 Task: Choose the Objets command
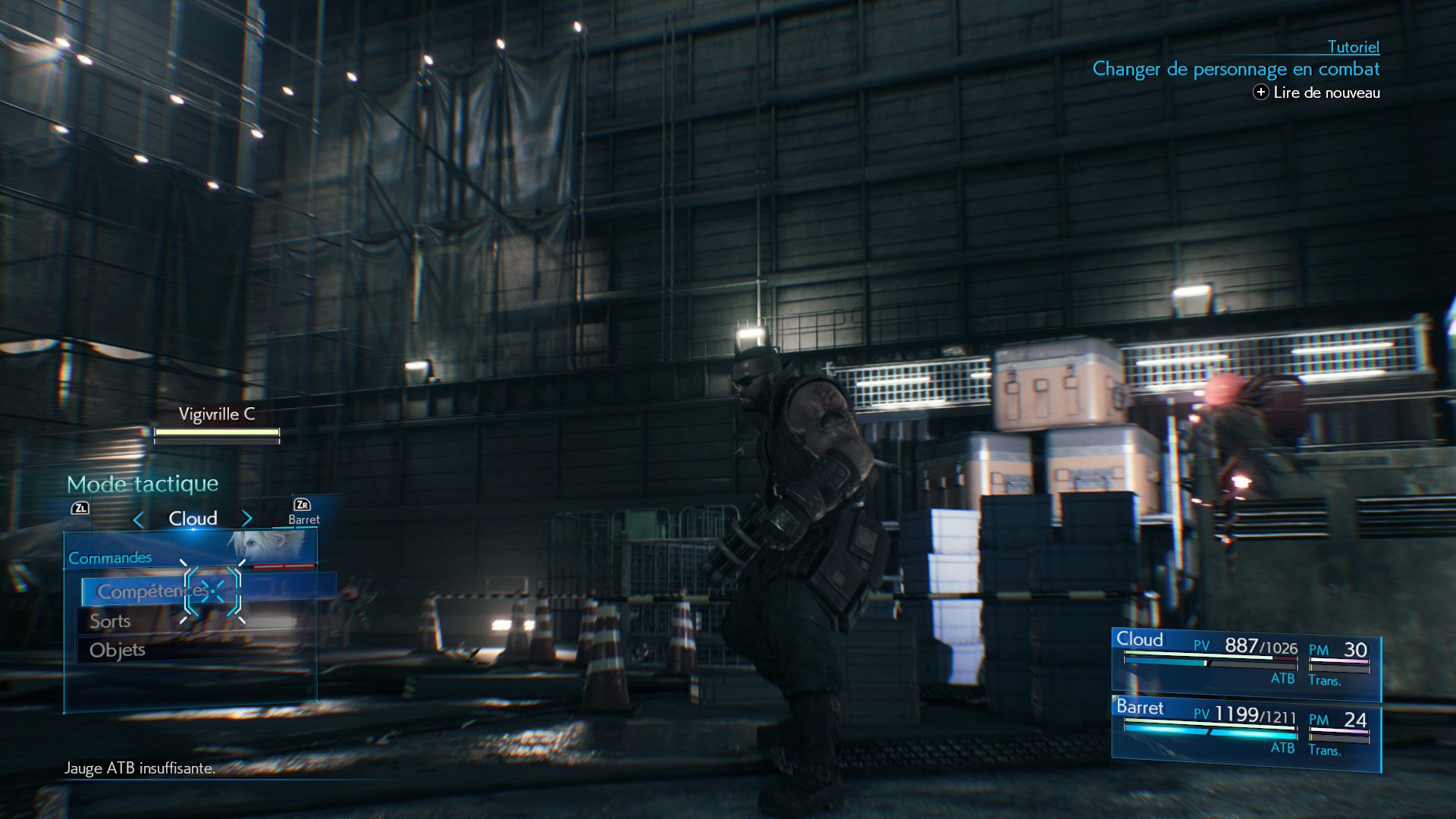point(118,651)
